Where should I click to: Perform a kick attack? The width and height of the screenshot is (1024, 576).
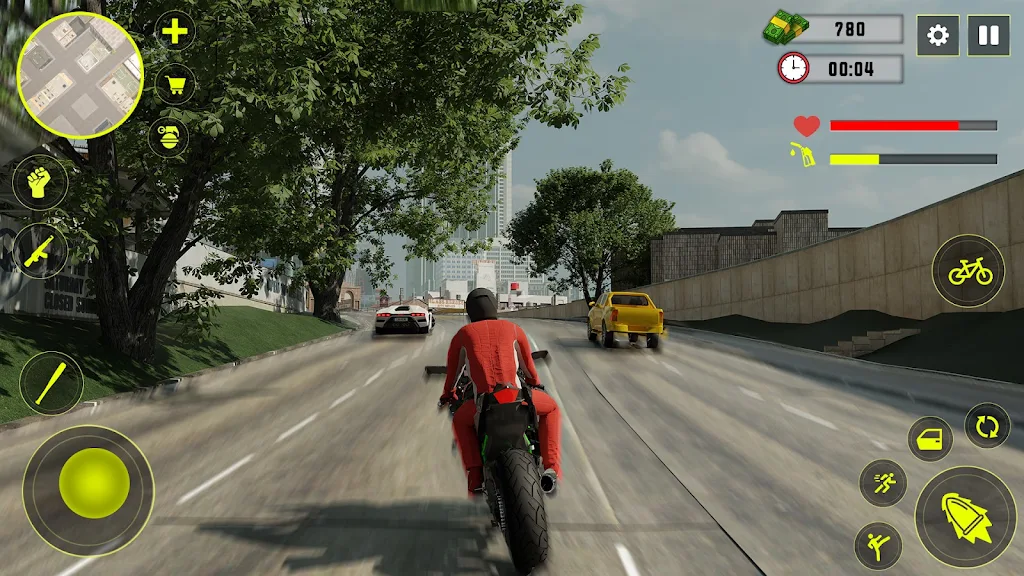pos(878,546)
